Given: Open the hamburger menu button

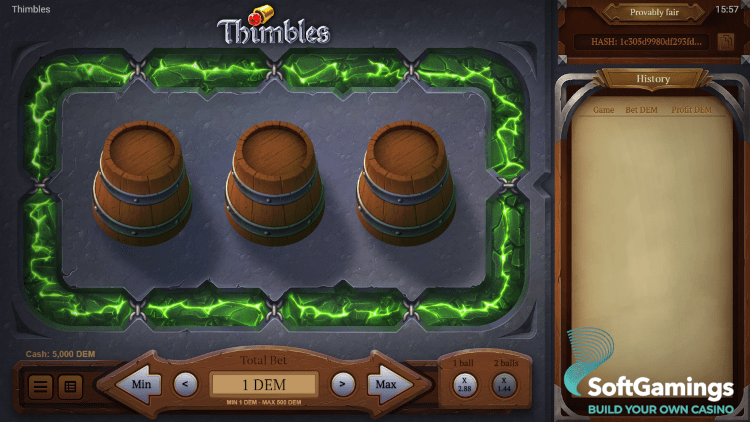Looking at the screenshot, I should coord(41,385).
